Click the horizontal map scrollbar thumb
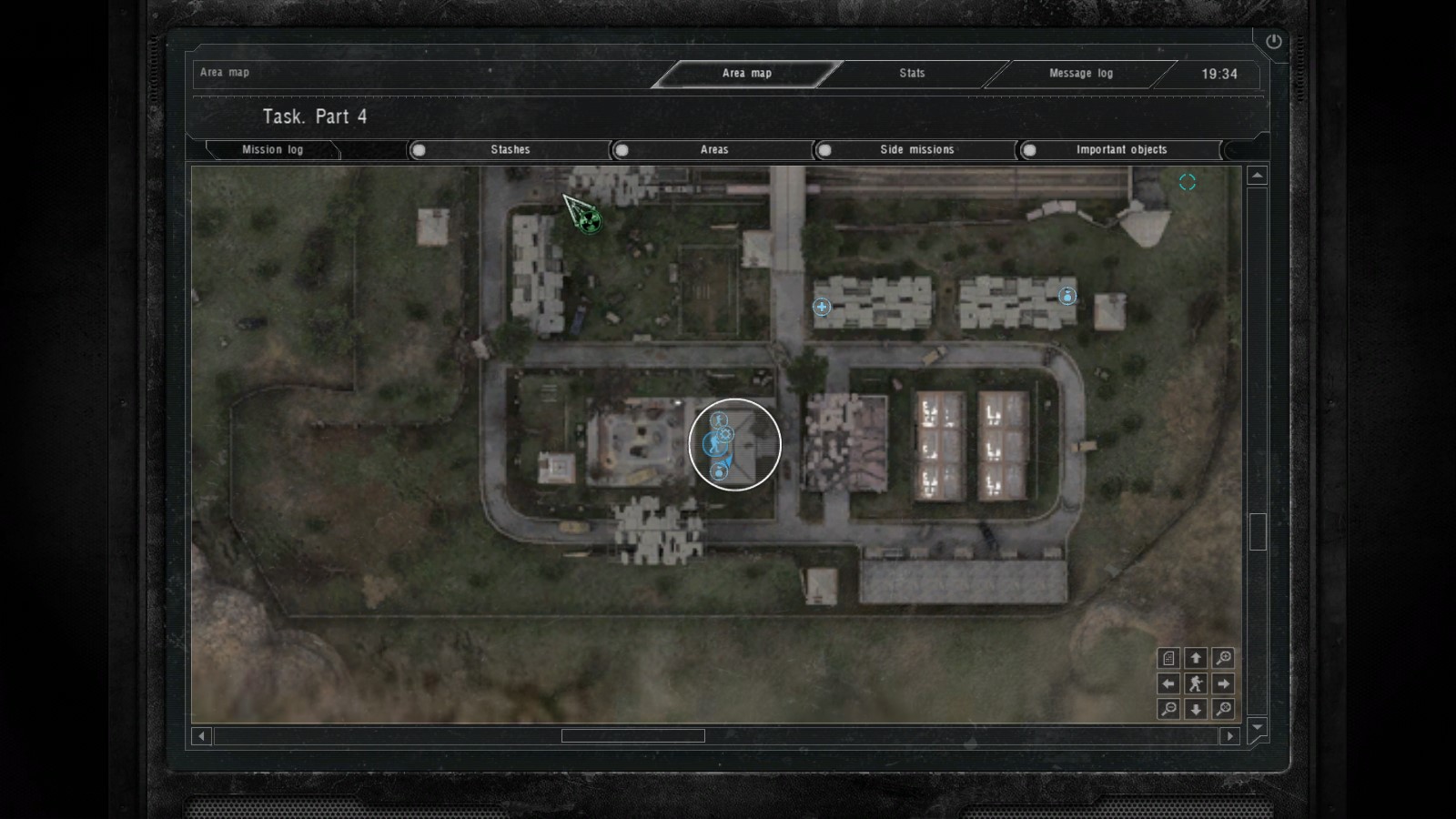The height and width of the screenshot is (819, 1456). [632, 736]
